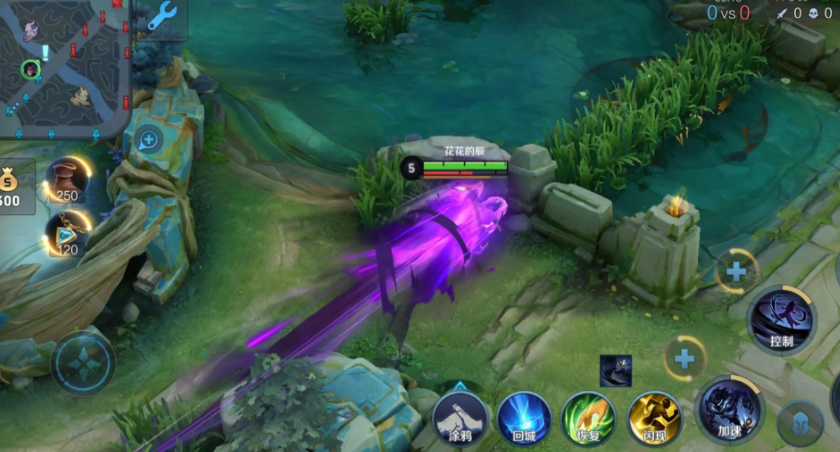Tap the blue helmet hero-targeting button

(800, 423)
